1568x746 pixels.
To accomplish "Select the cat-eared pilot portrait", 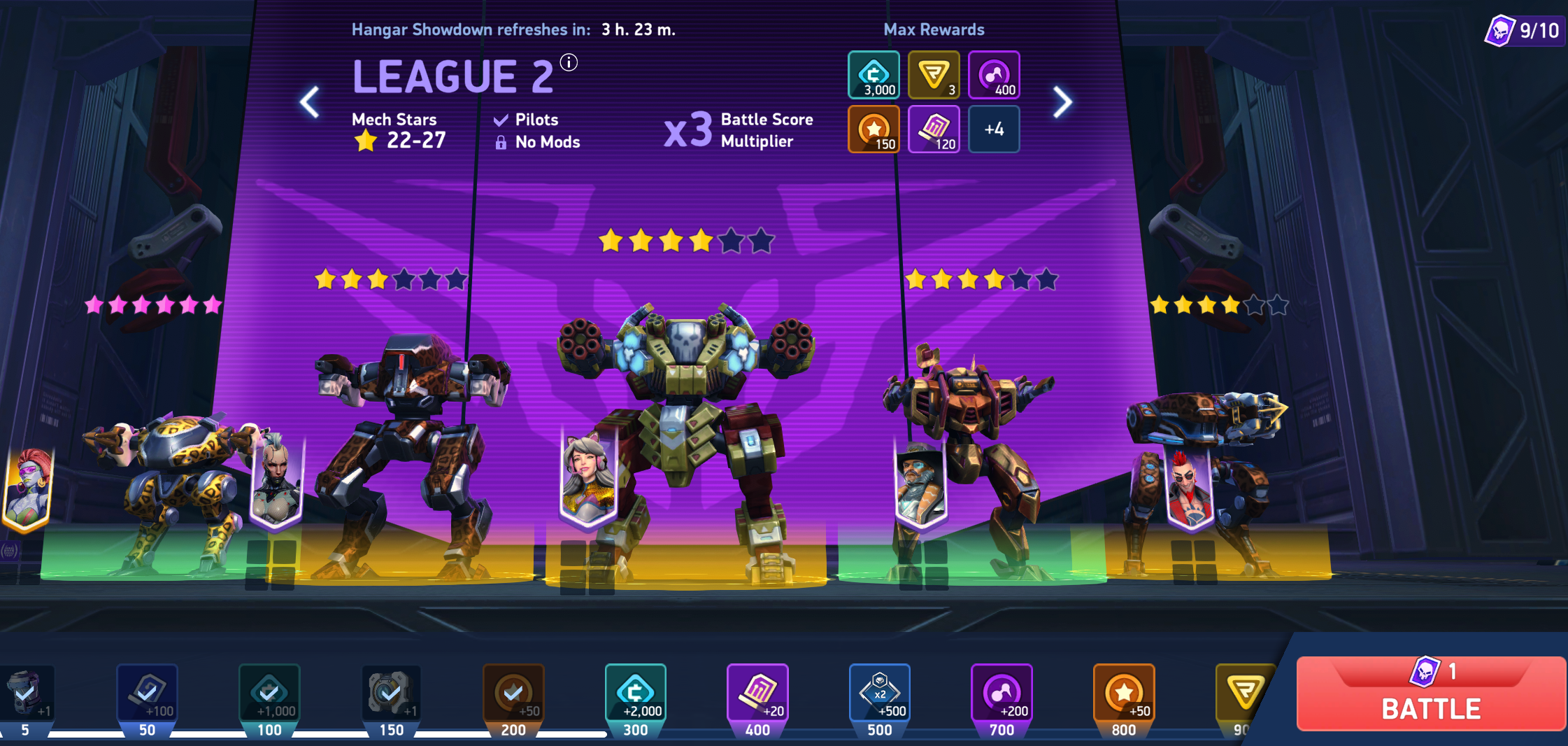I will 588,477.
